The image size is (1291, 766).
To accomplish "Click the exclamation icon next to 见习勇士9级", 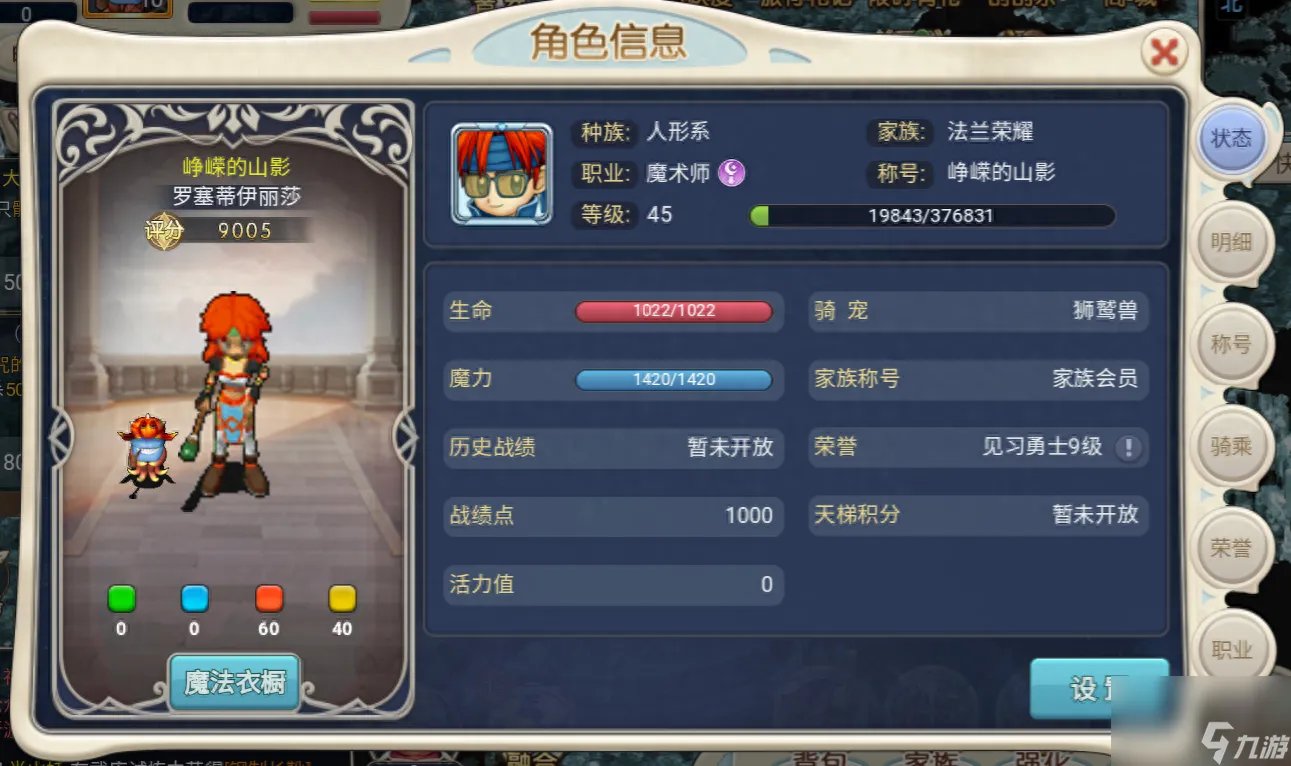I will (x=1129, y=448).
